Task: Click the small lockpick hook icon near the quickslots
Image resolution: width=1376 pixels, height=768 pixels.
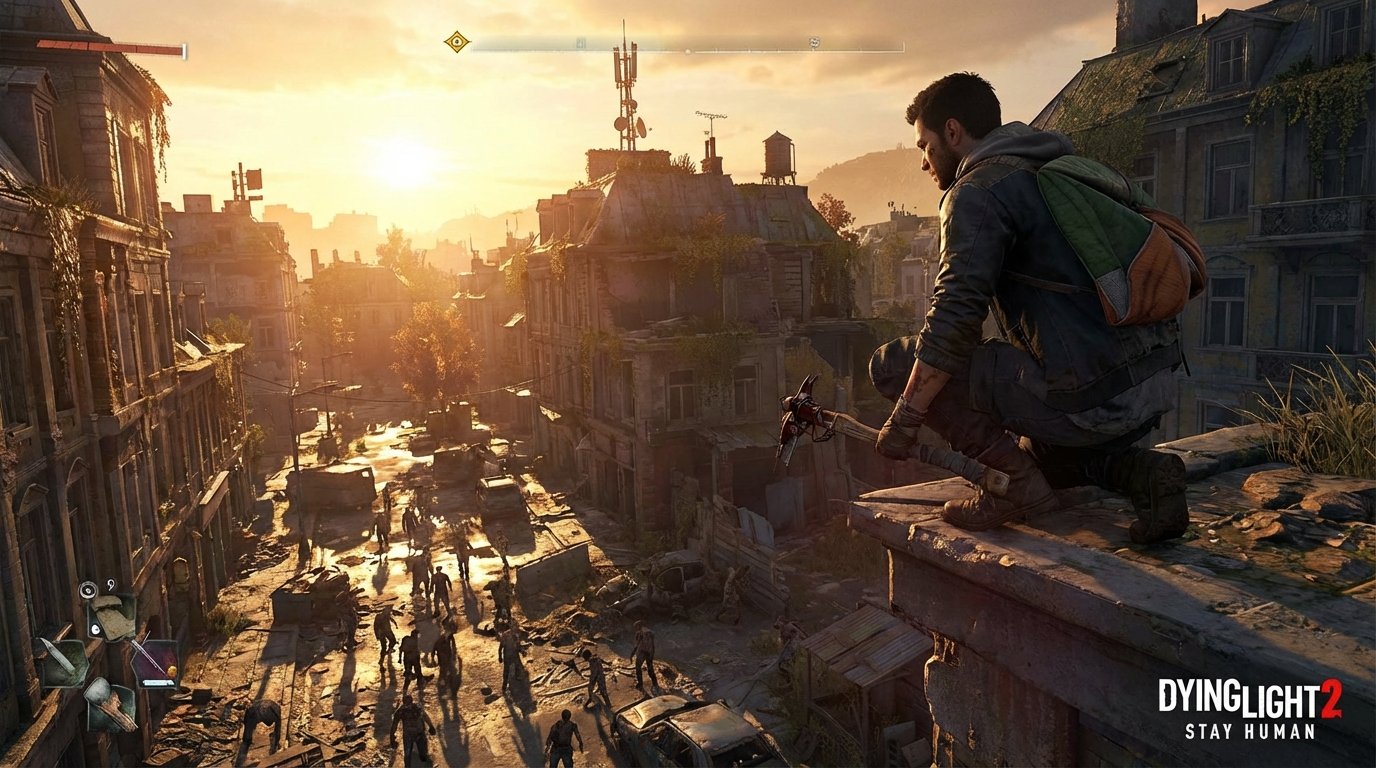Action: [110, 584]
